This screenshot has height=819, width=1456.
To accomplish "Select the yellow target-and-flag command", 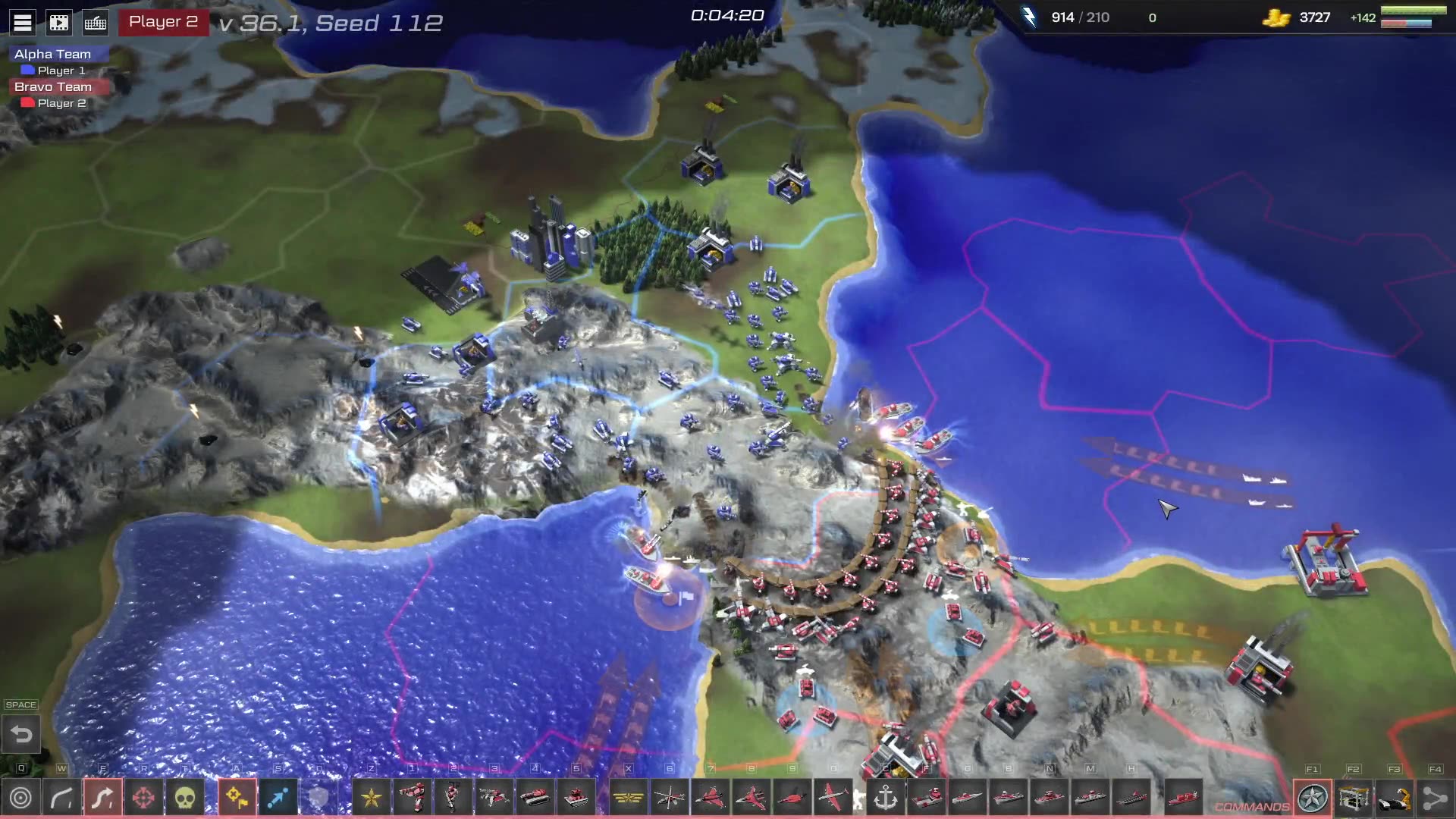I will 237,798.
